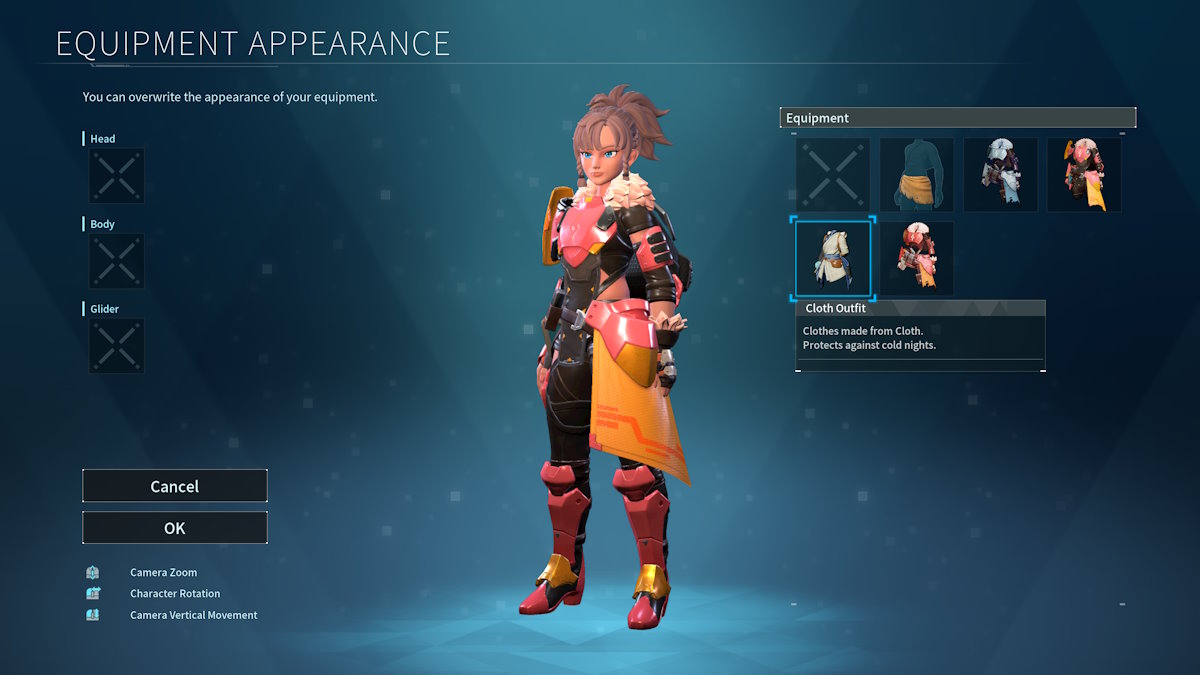Confirm appearance with the OK button
The height and width of the screenshot is (675, 1200).
pos(175,528)
